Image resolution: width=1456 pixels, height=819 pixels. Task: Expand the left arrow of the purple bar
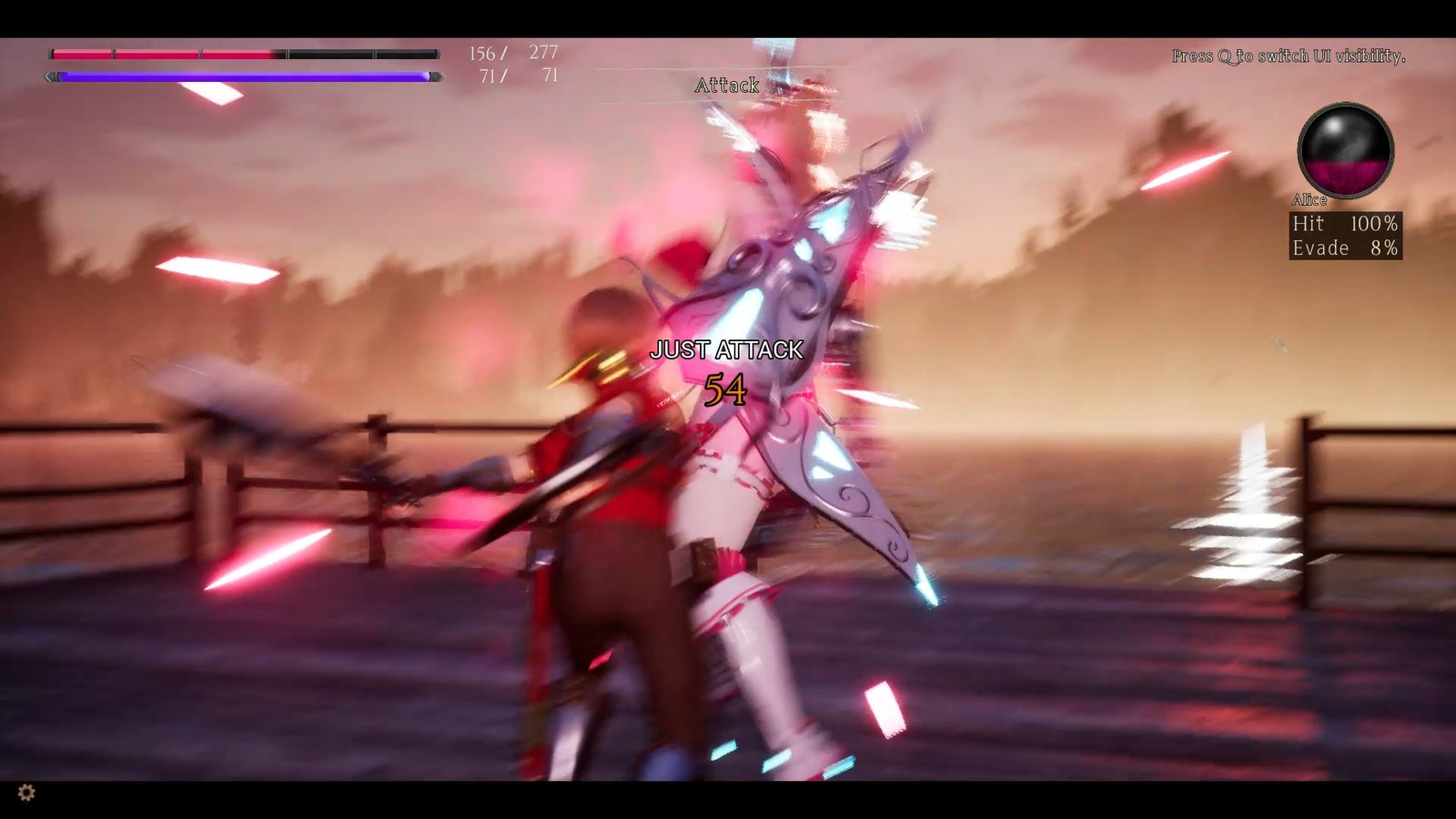(x=49, y=77)
